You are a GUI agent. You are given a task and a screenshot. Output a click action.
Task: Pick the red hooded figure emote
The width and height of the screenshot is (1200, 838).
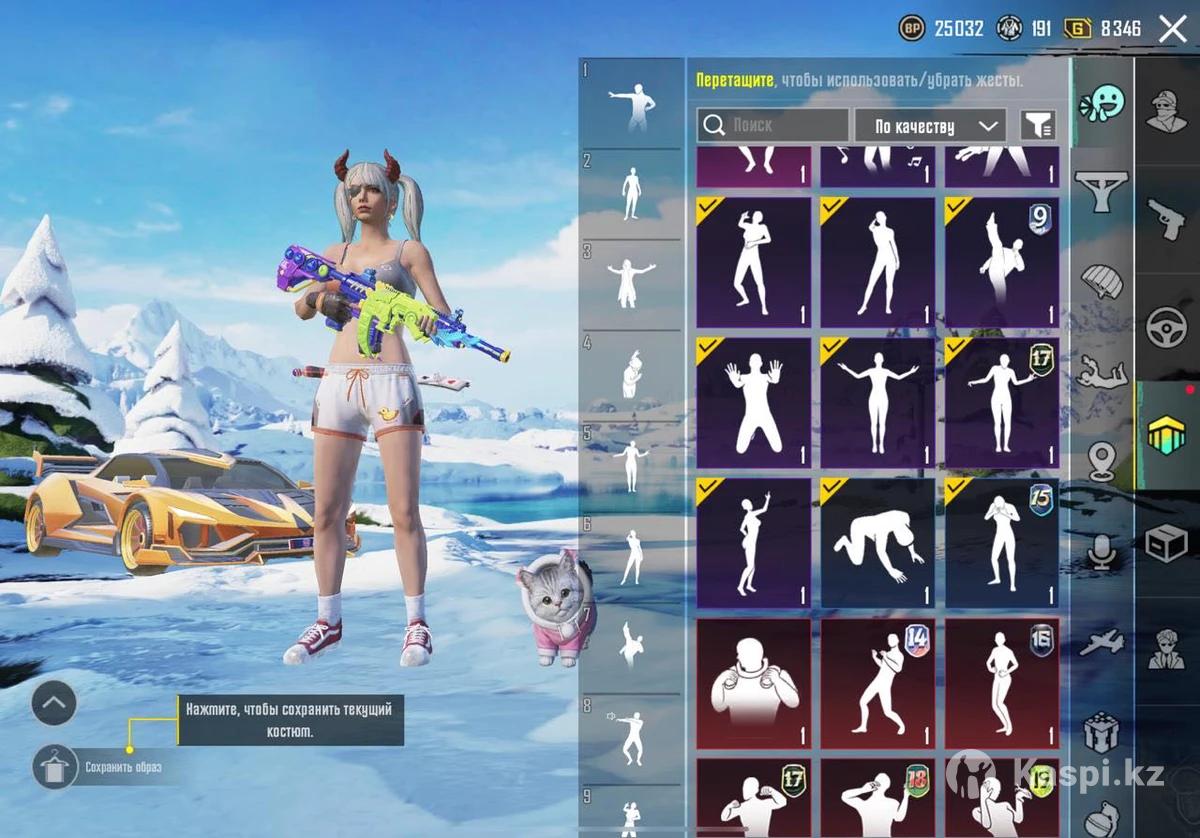click(753, 683)
